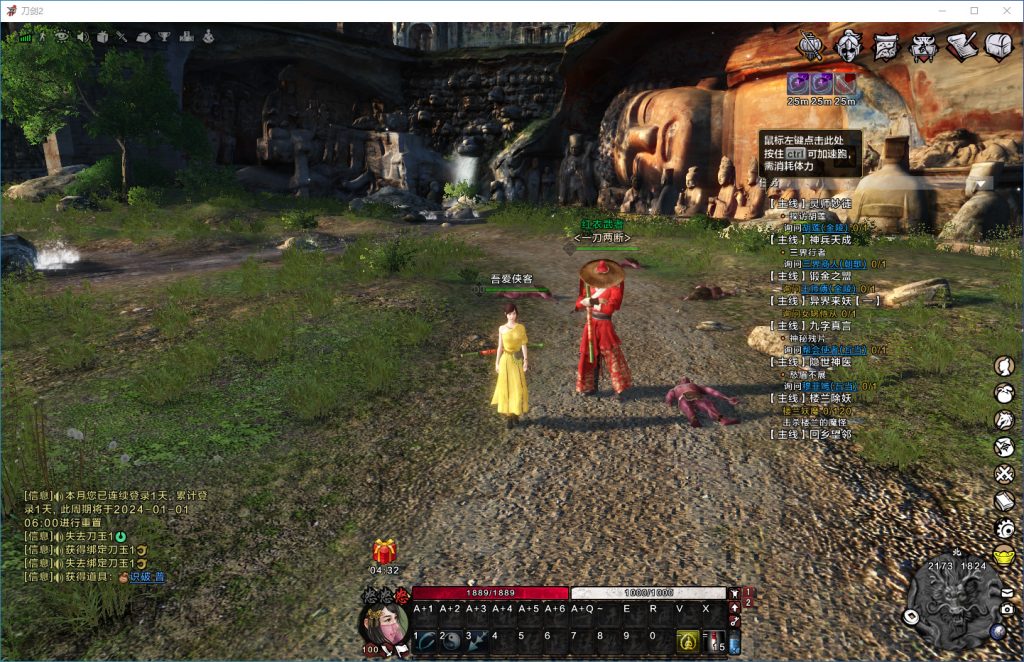Open the map scroll icon
1024x662 pixels.
886,46
